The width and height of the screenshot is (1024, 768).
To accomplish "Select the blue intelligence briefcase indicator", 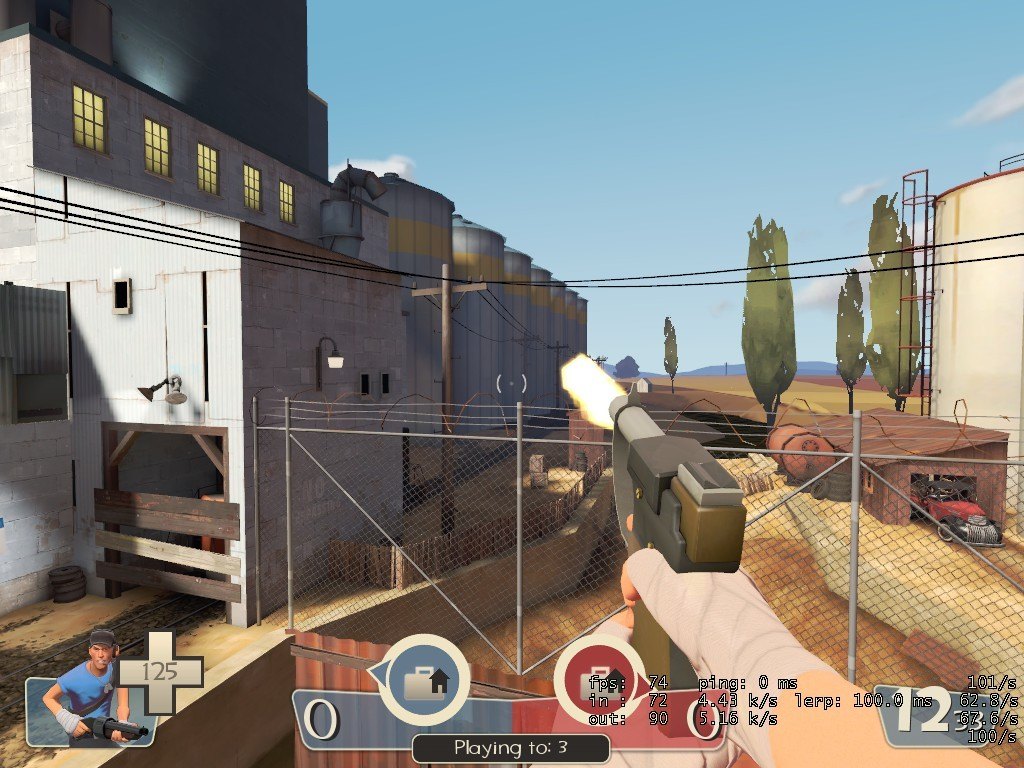I will (426, 679).
